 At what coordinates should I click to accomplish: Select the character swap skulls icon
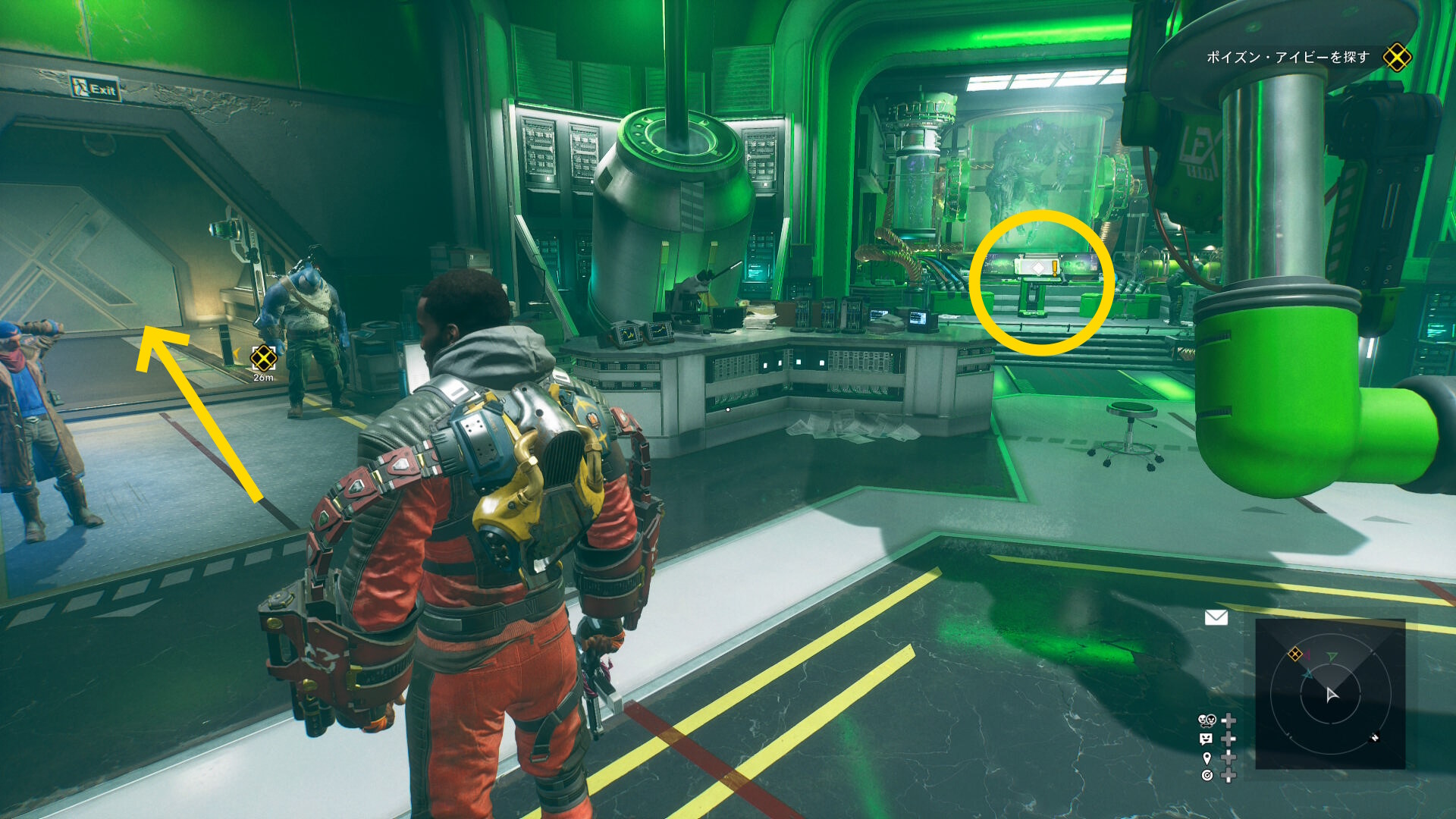click(1207, 720)
